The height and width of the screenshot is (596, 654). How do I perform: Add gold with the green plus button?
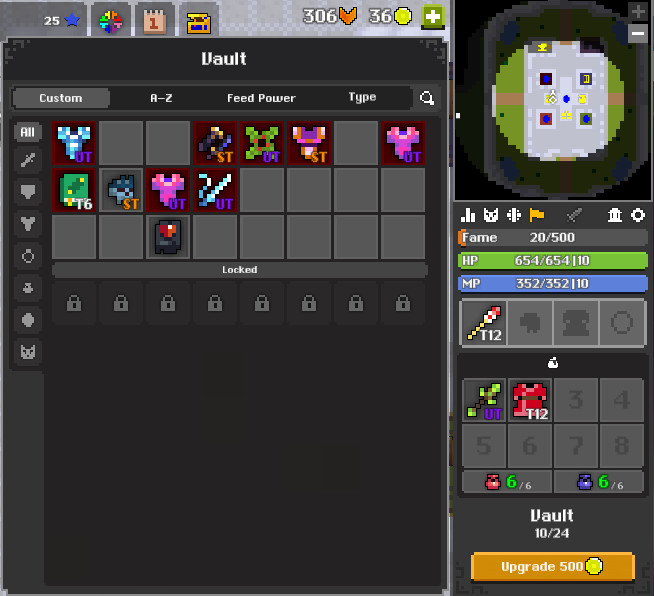(x=432, y=16)
